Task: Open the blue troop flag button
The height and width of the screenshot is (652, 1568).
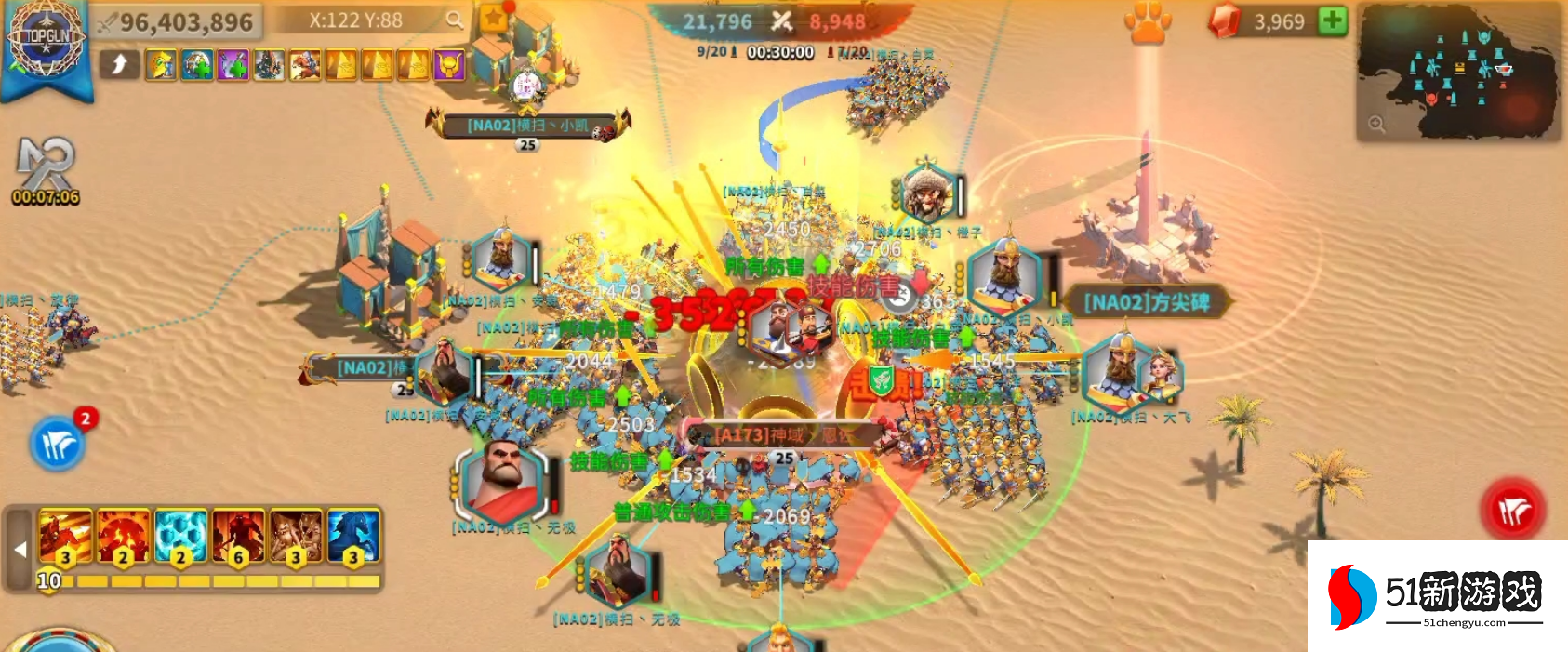Action: coord(58,446)
